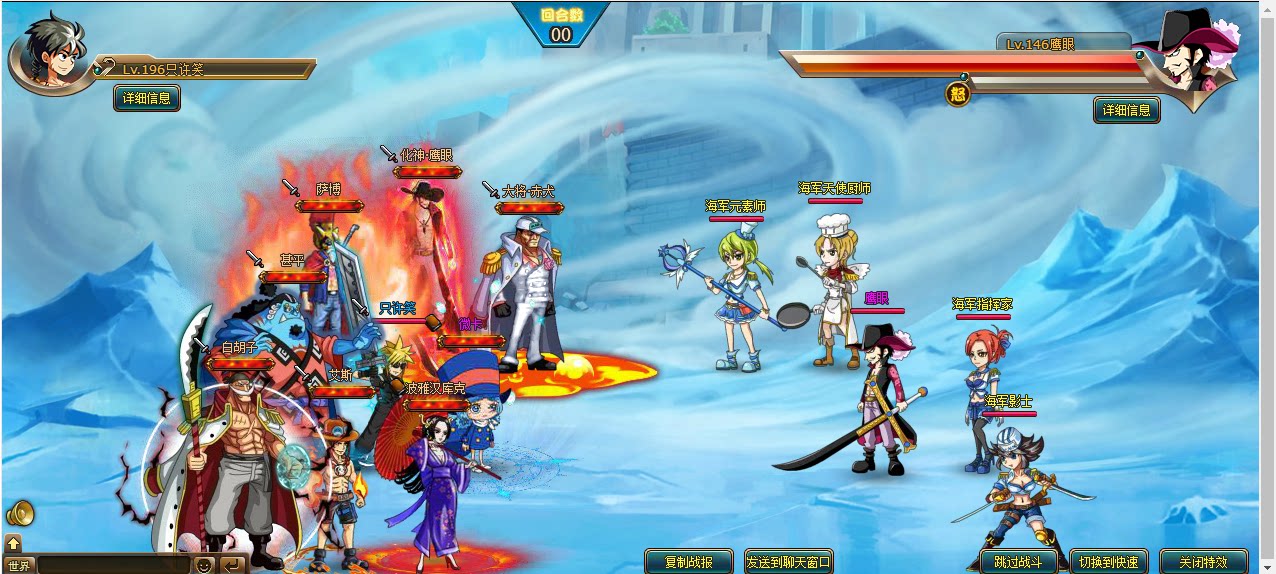
Task: Open the emoji smiley picker
Action: [204, 565]
